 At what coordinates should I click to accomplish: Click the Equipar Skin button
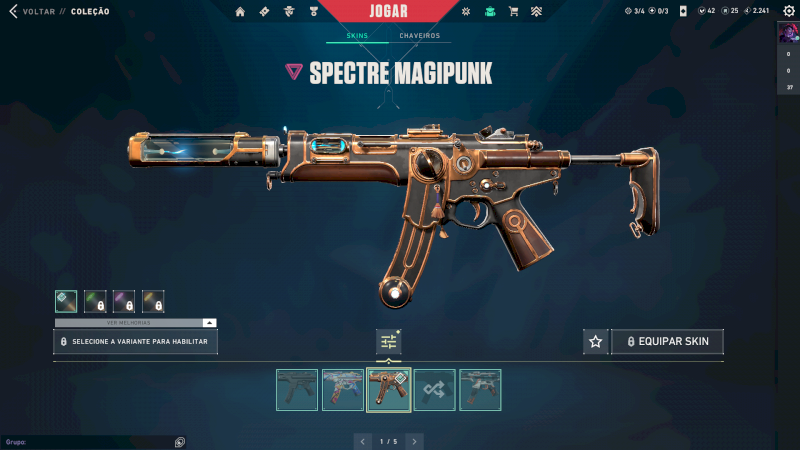point(667,342)
